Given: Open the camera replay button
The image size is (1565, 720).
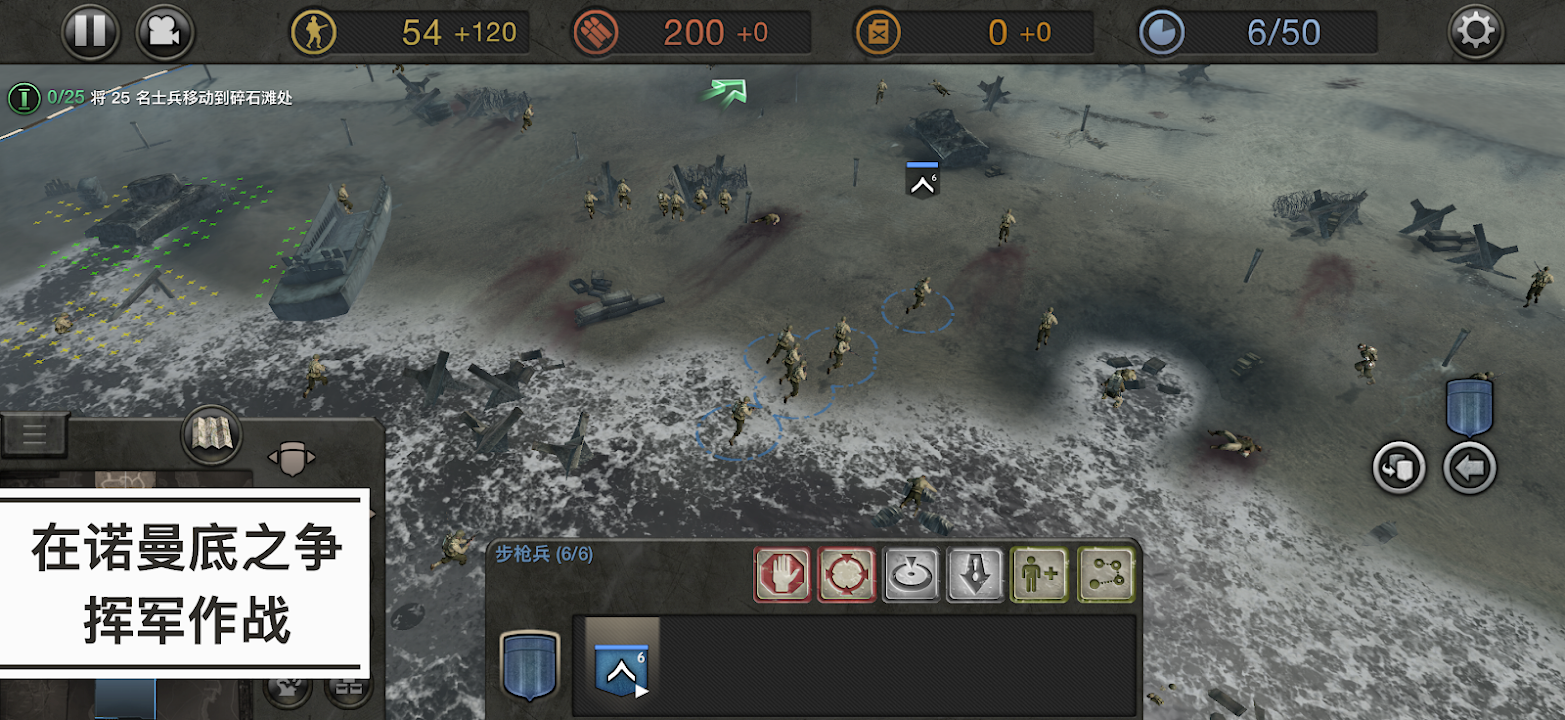Looking at the screenshot, I should tap(165, 32).
